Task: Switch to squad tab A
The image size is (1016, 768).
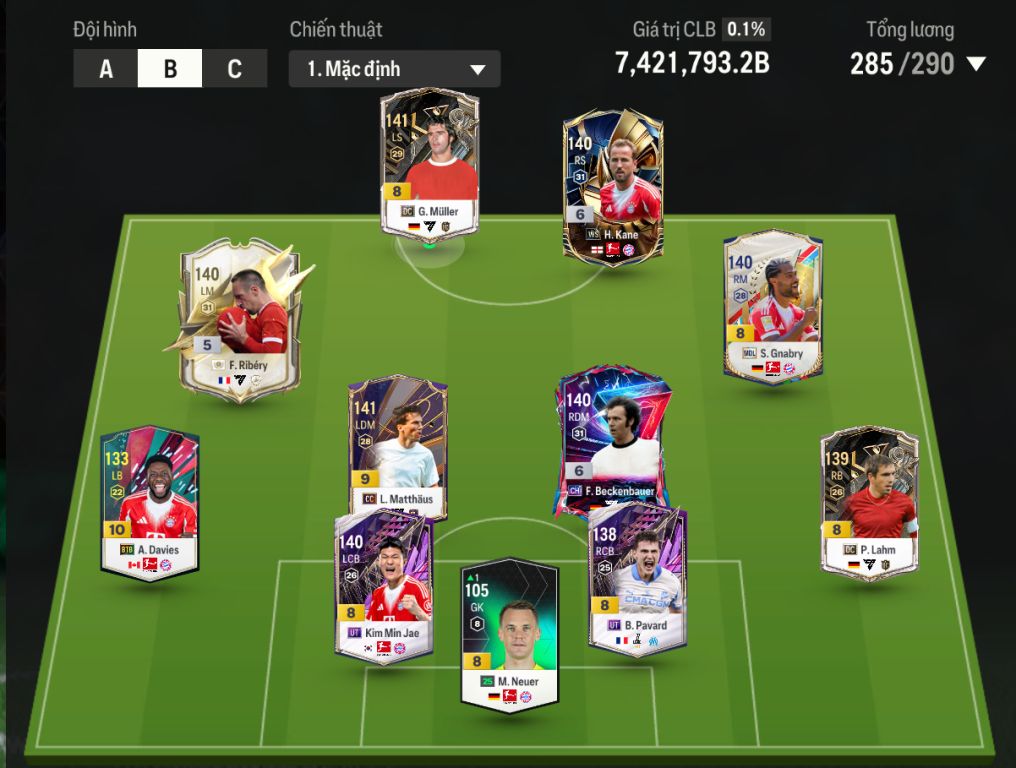Action: (x=105, y=69)
